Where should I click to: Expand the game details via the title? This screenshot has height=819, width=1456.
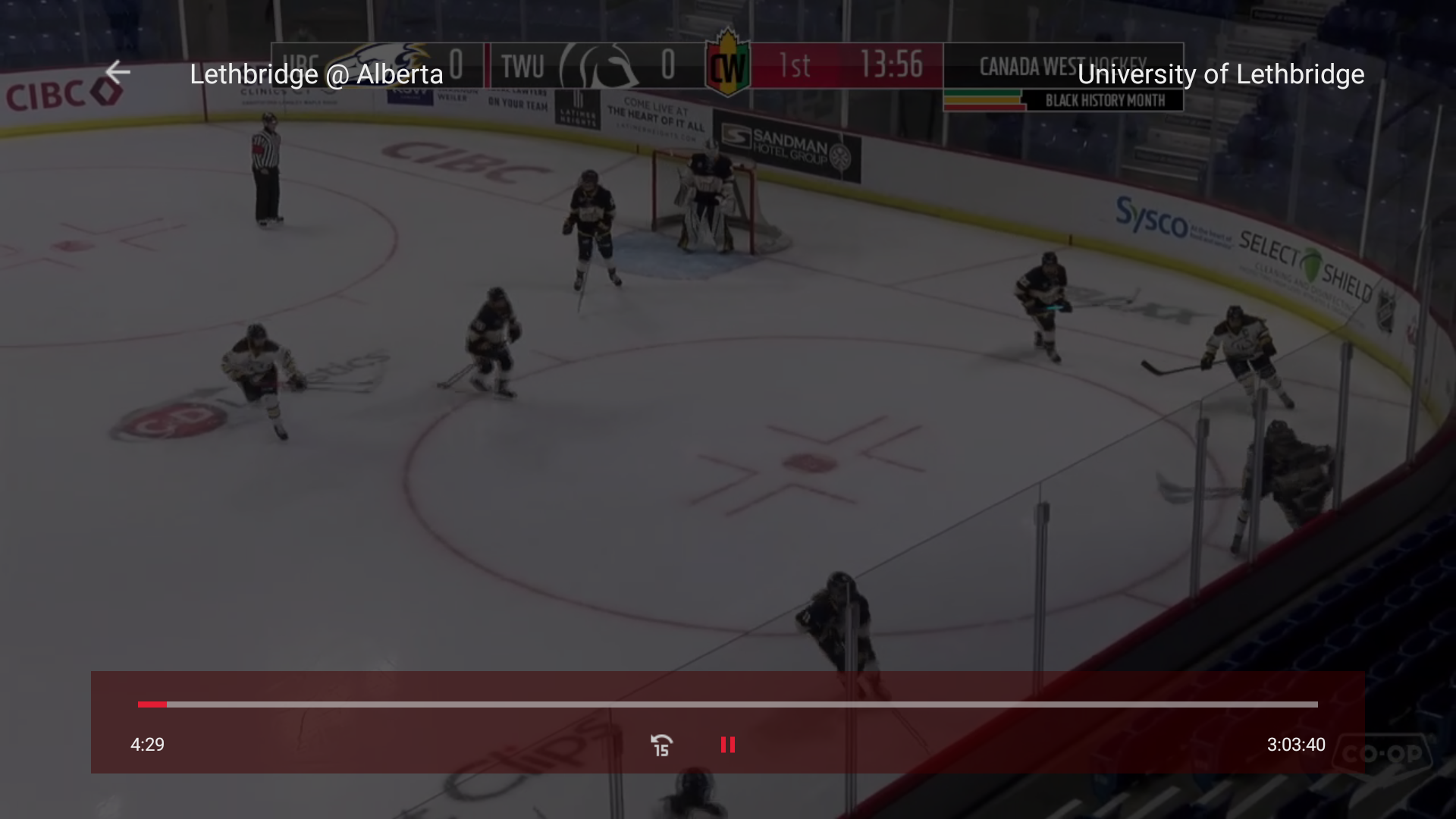[316, 74]
